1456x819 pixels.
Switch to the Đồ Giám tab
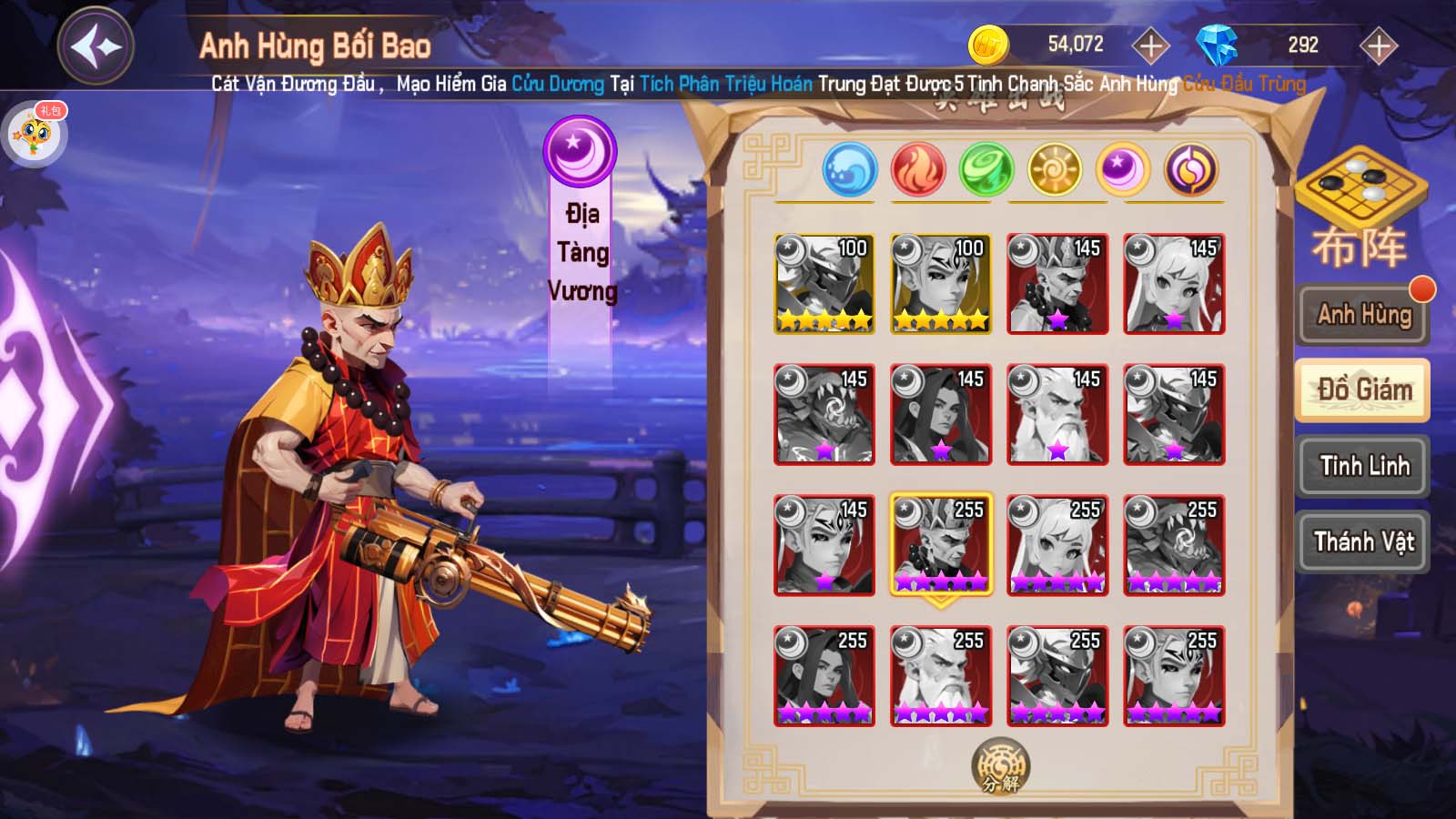[x=1363, y=390]
